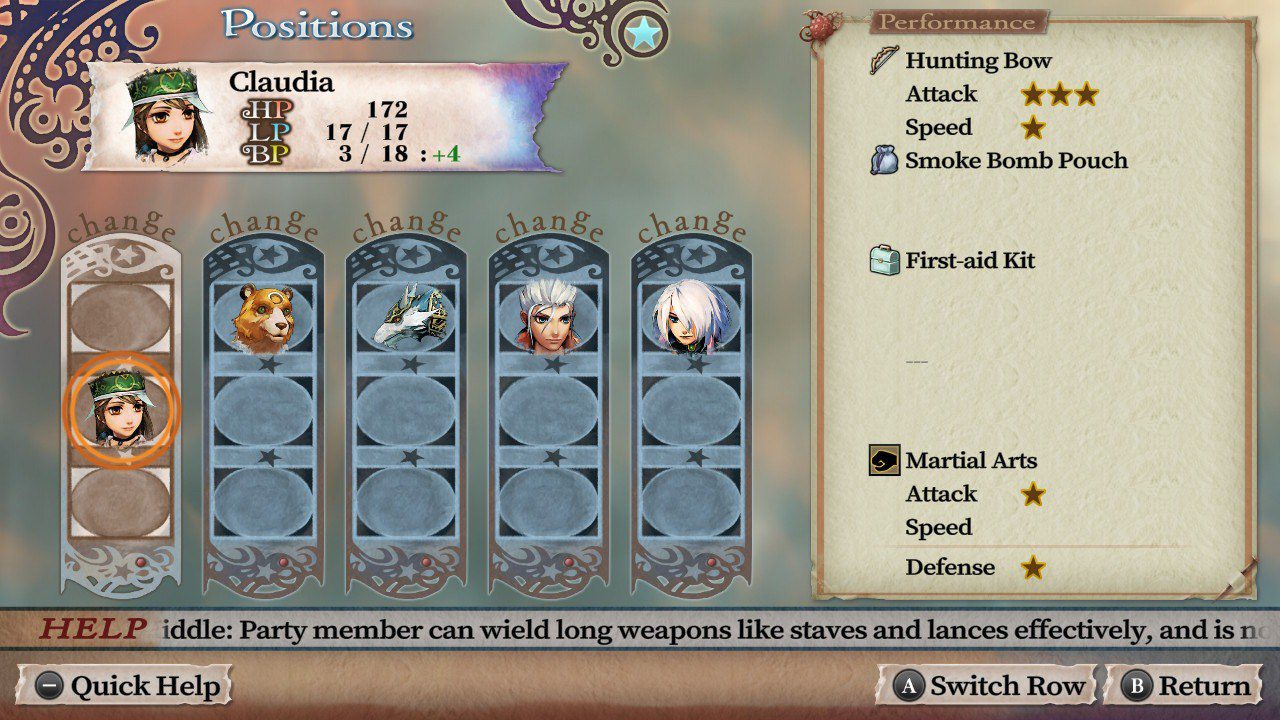Select the Hunting Bow entry
This screenshot has height=720, width=1280.
977,61
